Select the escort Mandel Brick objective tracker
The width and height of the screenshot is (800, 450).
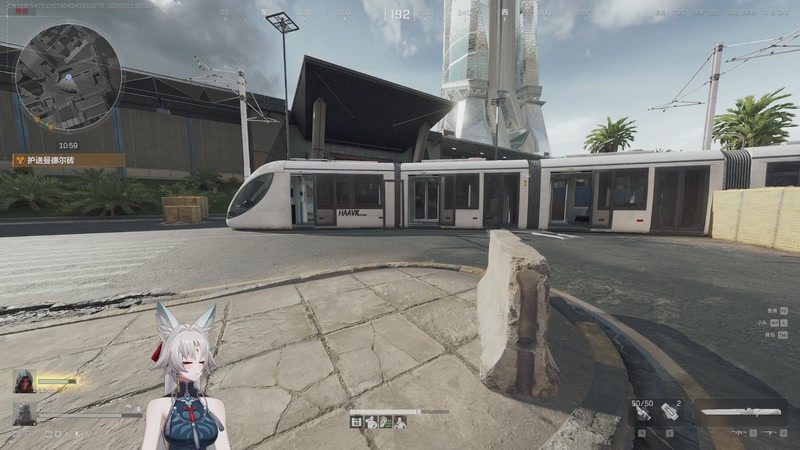[x=68, y=160]
